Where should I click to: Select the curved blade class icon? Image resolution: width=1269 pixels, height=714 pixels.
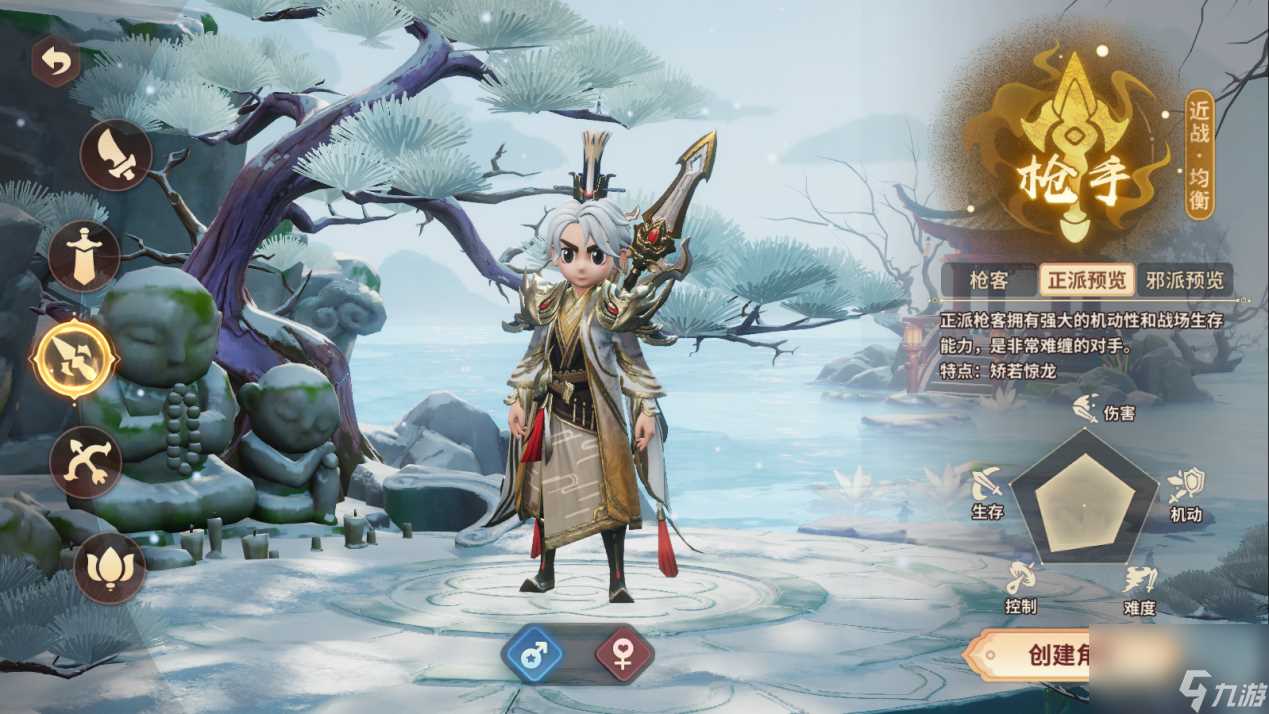pyautogui.click(x=116, y=155)
